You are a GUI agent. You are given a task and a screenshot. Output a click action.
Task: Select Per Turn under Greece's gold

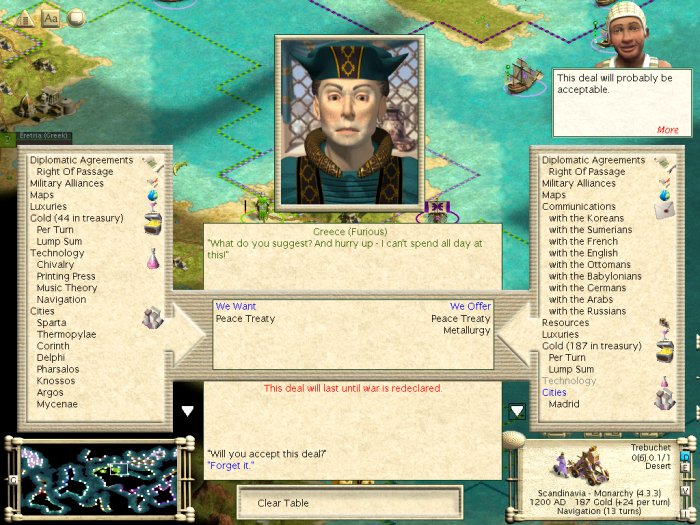click(55, 230)
